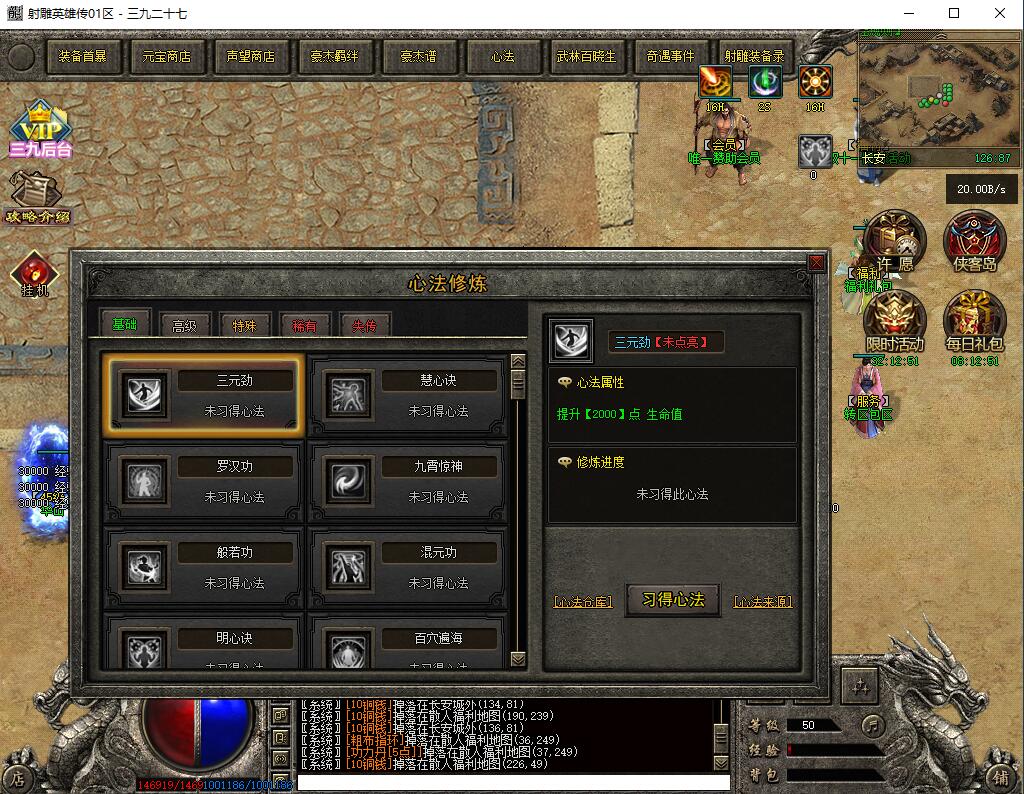Open the 特殊 tab
The height and width of the screenshot is (794, 1024).
pos(245,325)
